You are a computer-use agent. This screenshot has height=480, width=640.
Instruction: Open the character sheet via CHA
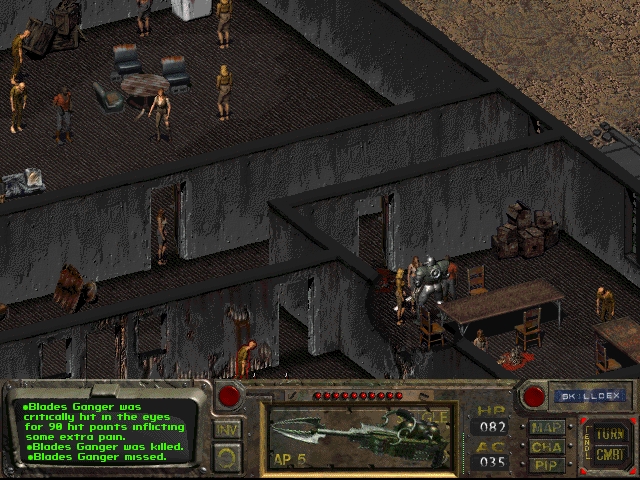[x=547, y=446]
